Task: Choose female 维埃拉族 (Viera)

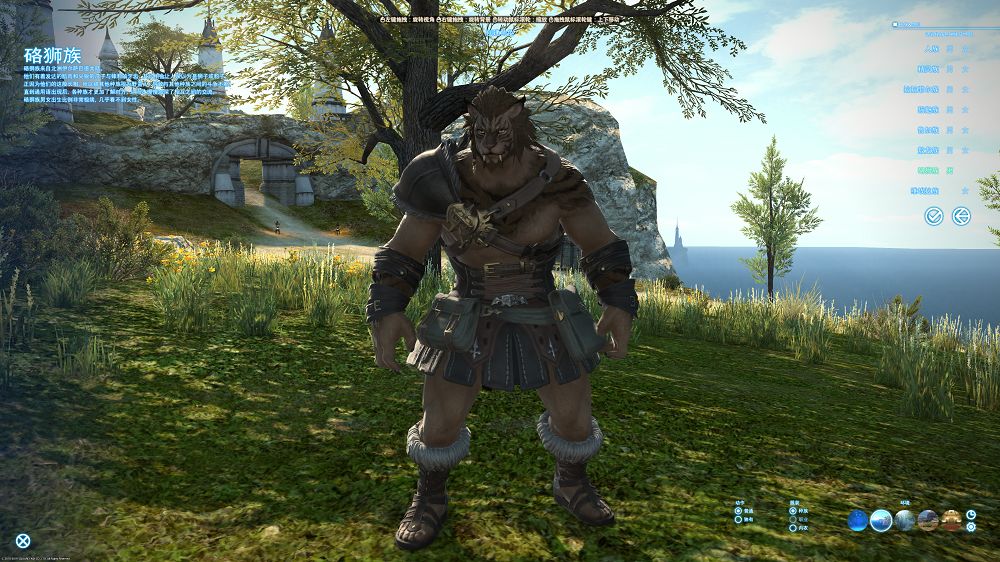Action: [965, 190]
